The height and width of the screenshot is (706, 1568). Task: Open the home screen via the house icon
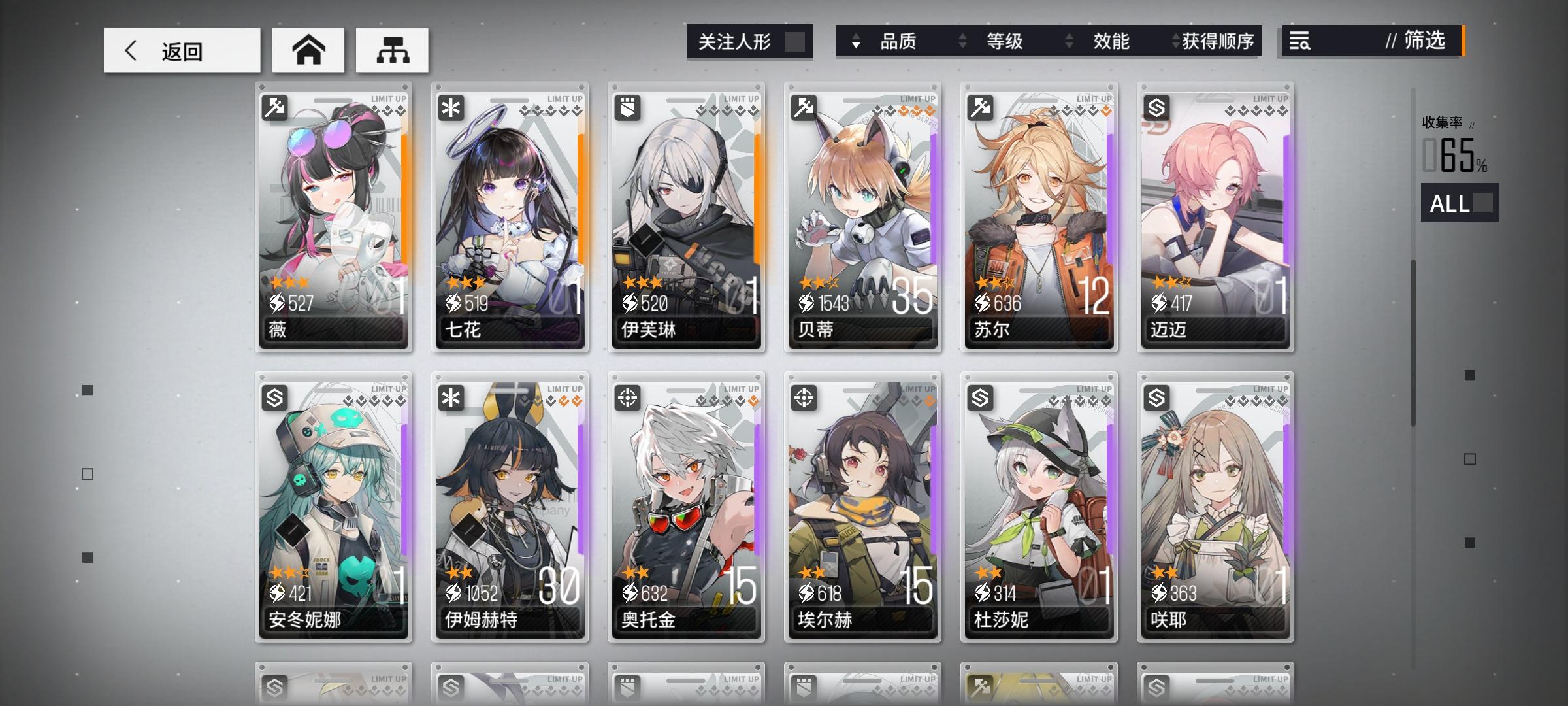point(308,50)
